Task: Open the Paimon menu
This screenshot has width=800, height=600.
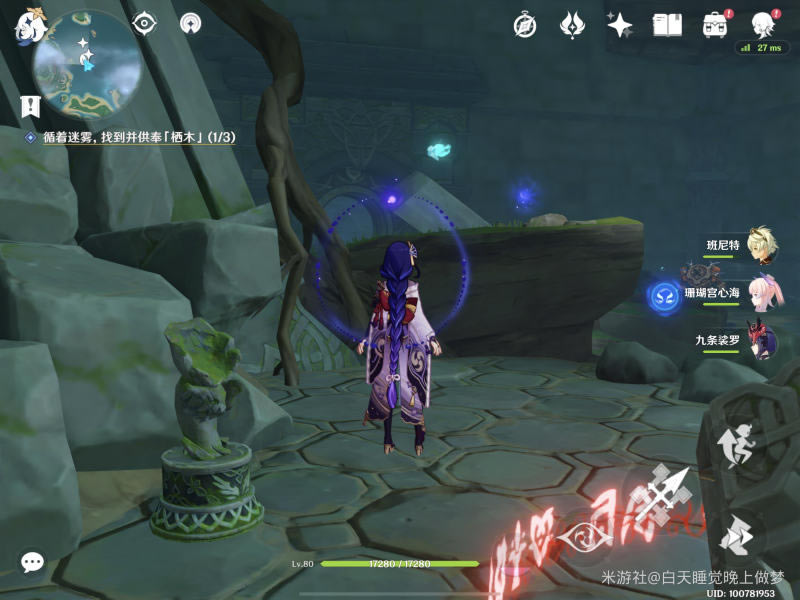Action: click(26, 27)
